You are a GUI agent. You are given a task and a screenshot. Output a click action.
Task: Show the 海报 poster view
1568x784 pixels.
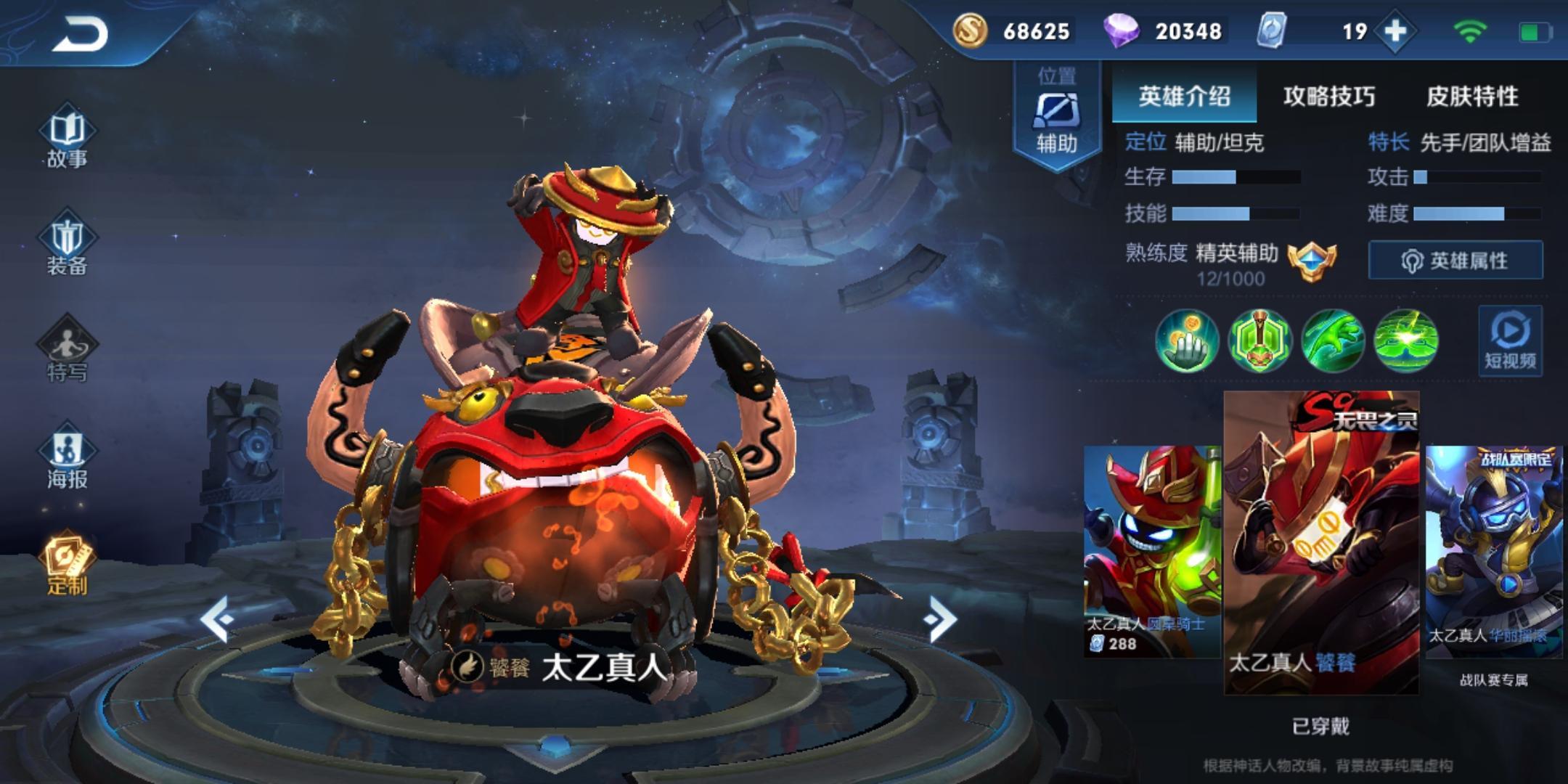[67, 460]
